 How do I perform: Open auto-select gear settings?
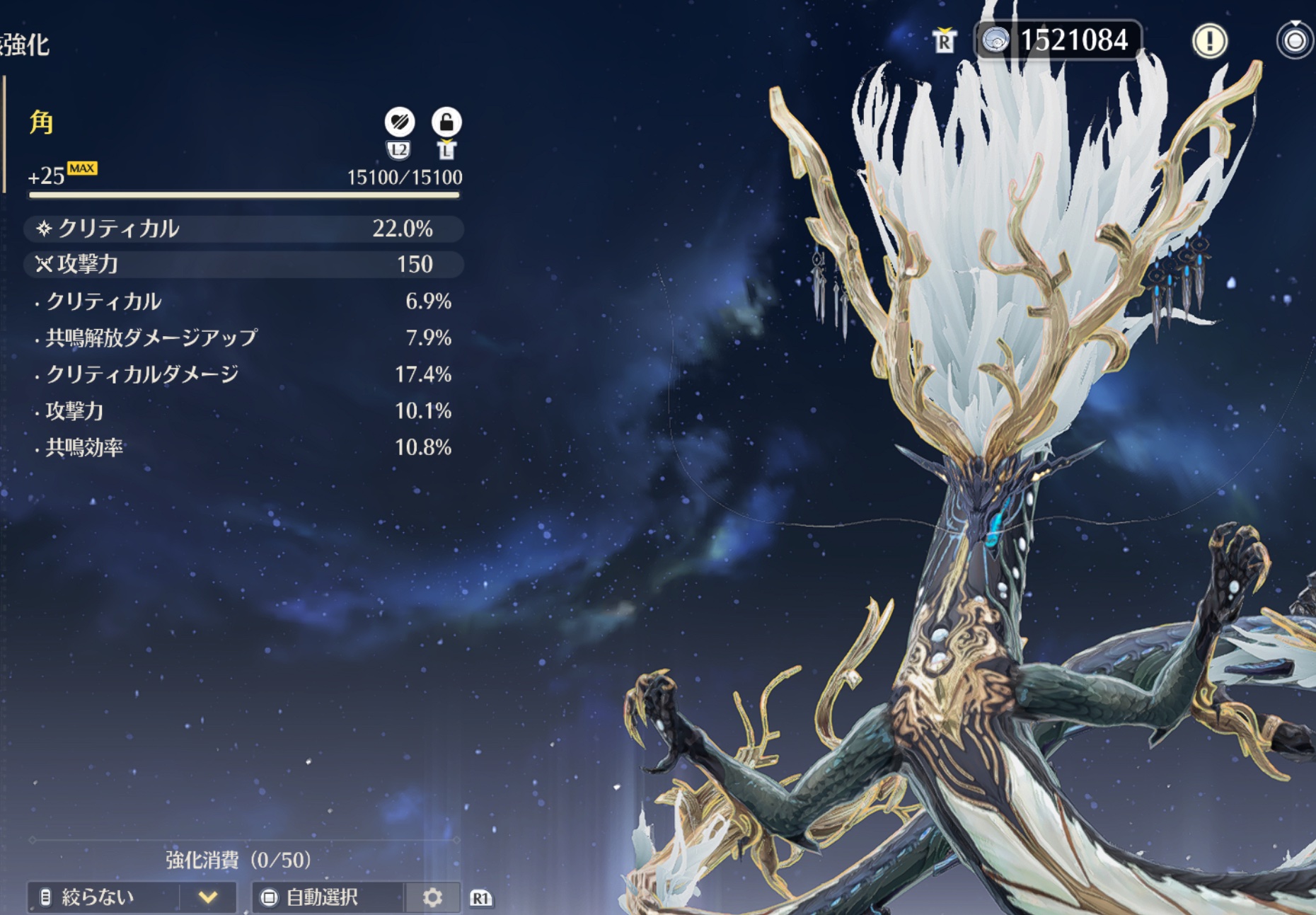click(x=432, y=897)
